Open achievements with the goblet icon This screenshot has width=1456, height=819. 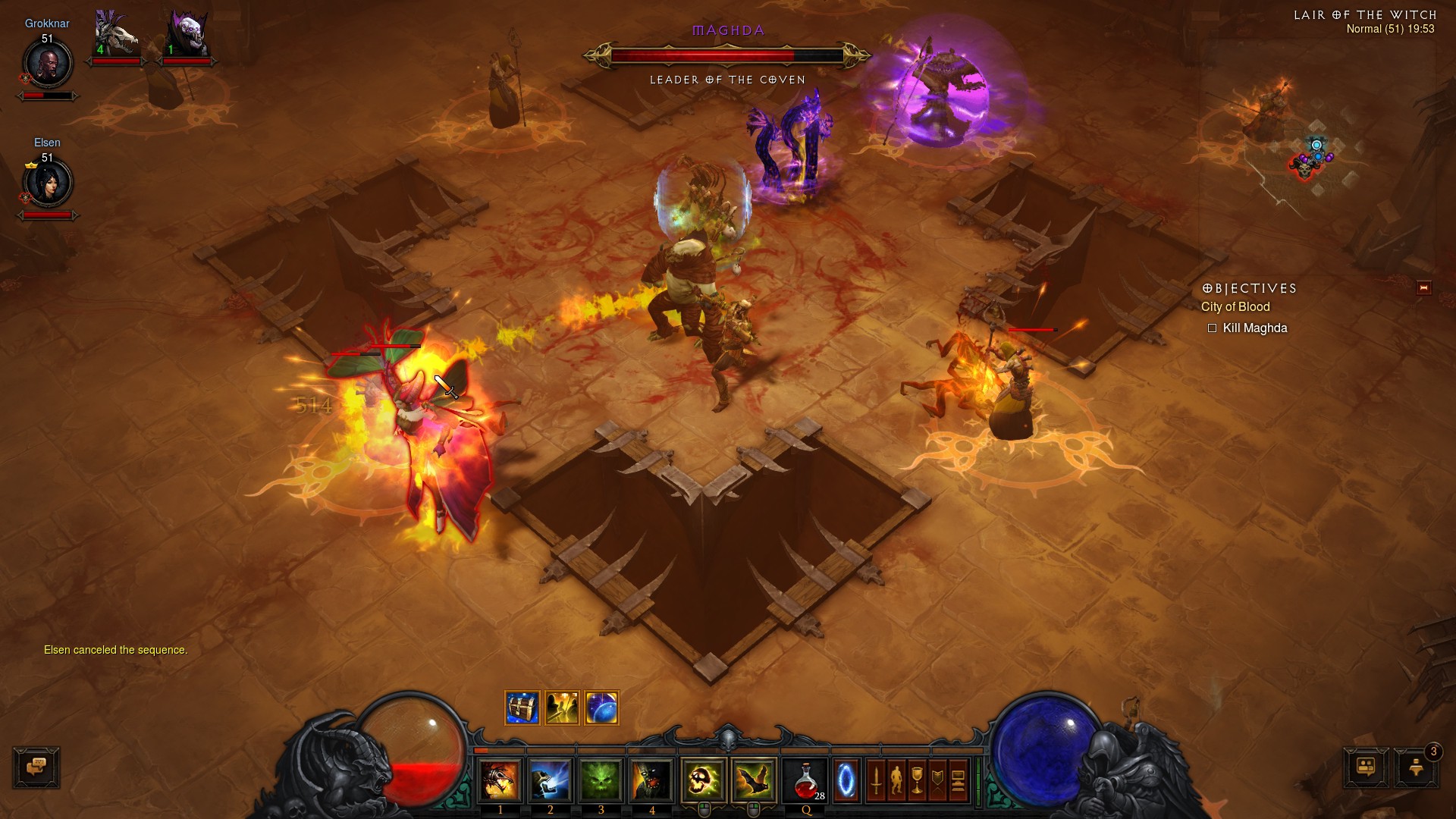[x=917, y=780]
